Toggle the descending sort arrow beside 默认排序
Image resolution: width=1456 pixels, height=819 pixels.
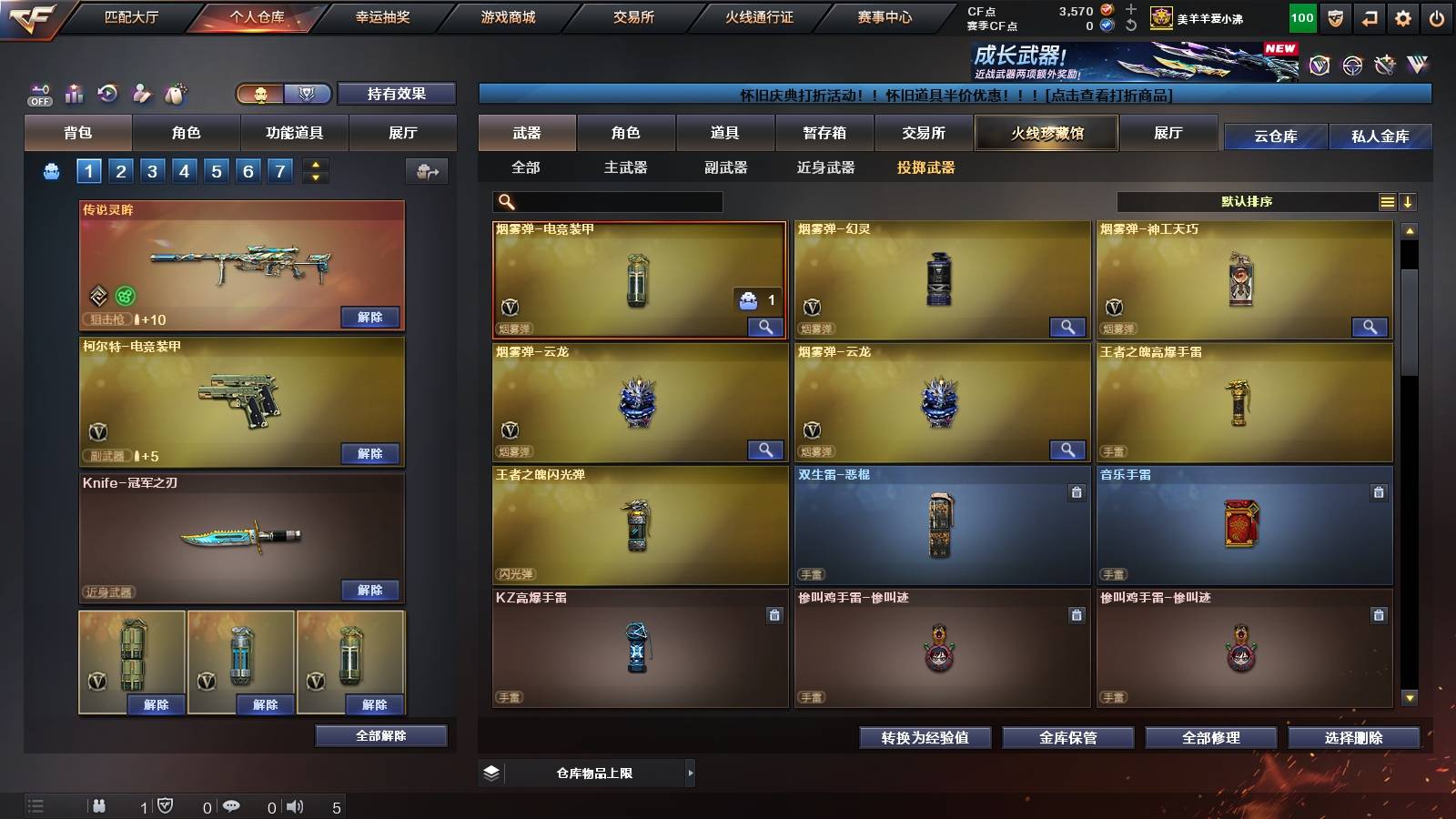click(x=1409, y=202)
